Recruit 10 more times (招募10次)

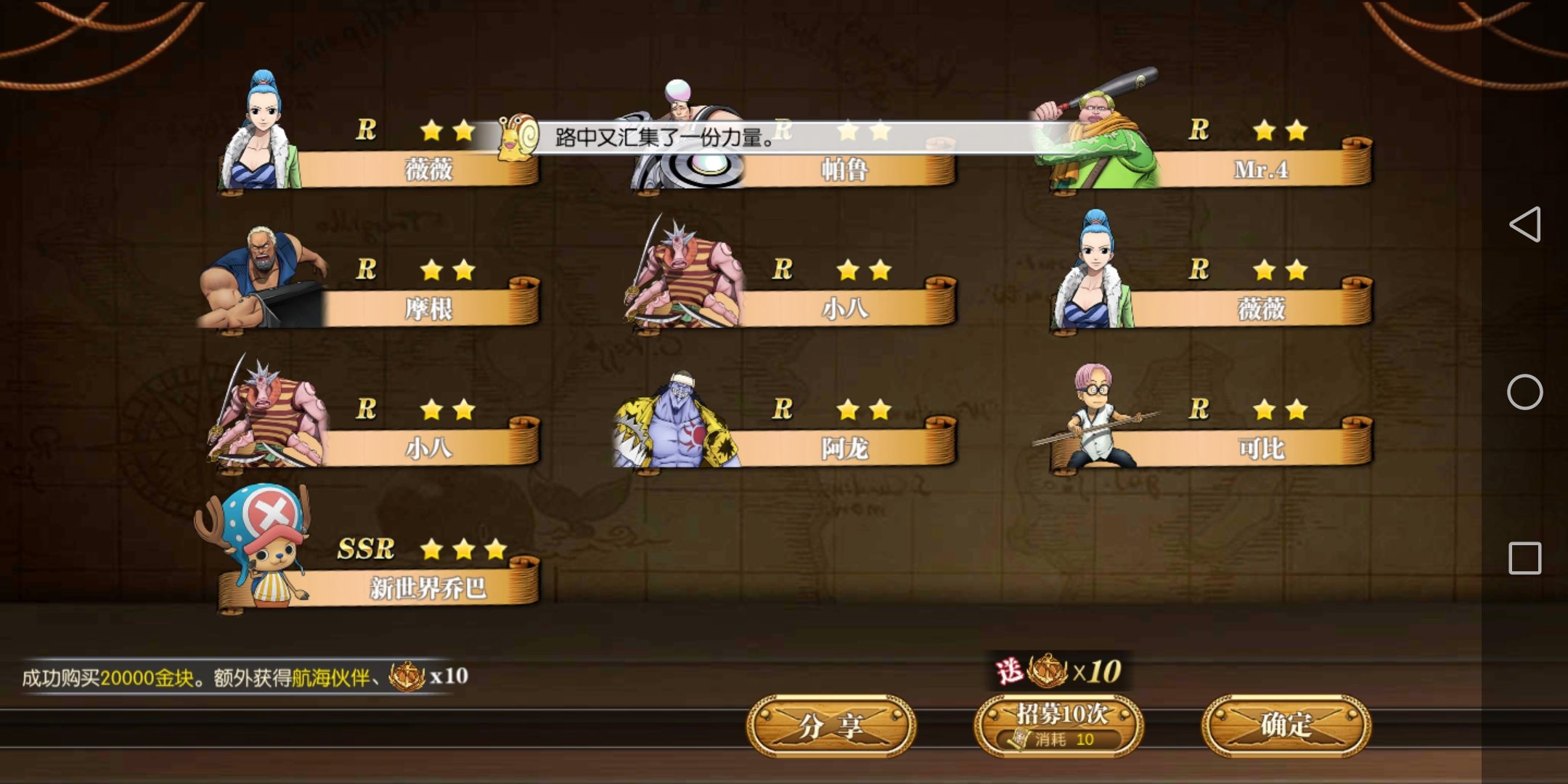(x=1059, y=725)
